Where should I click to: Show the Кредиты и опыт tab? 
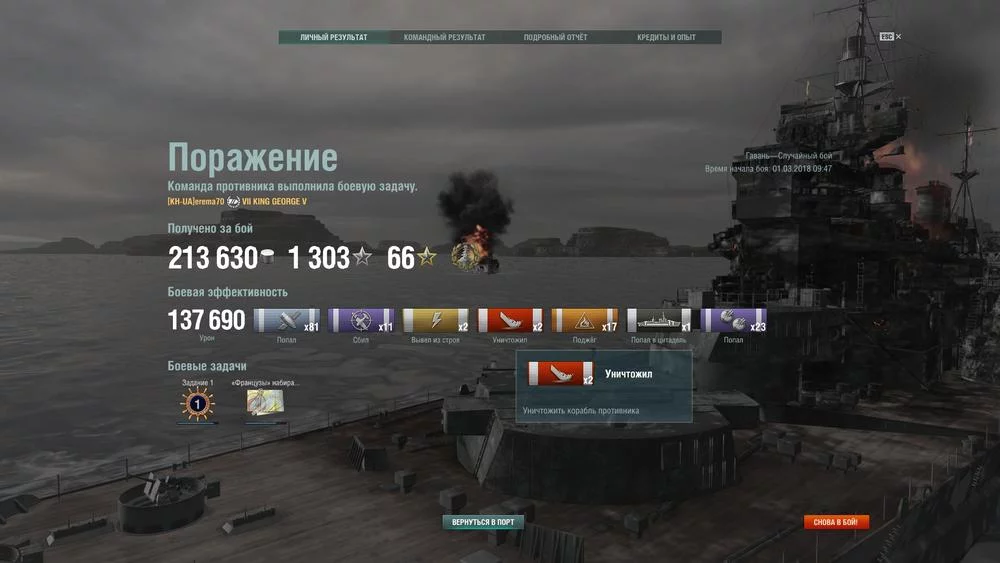666,38
